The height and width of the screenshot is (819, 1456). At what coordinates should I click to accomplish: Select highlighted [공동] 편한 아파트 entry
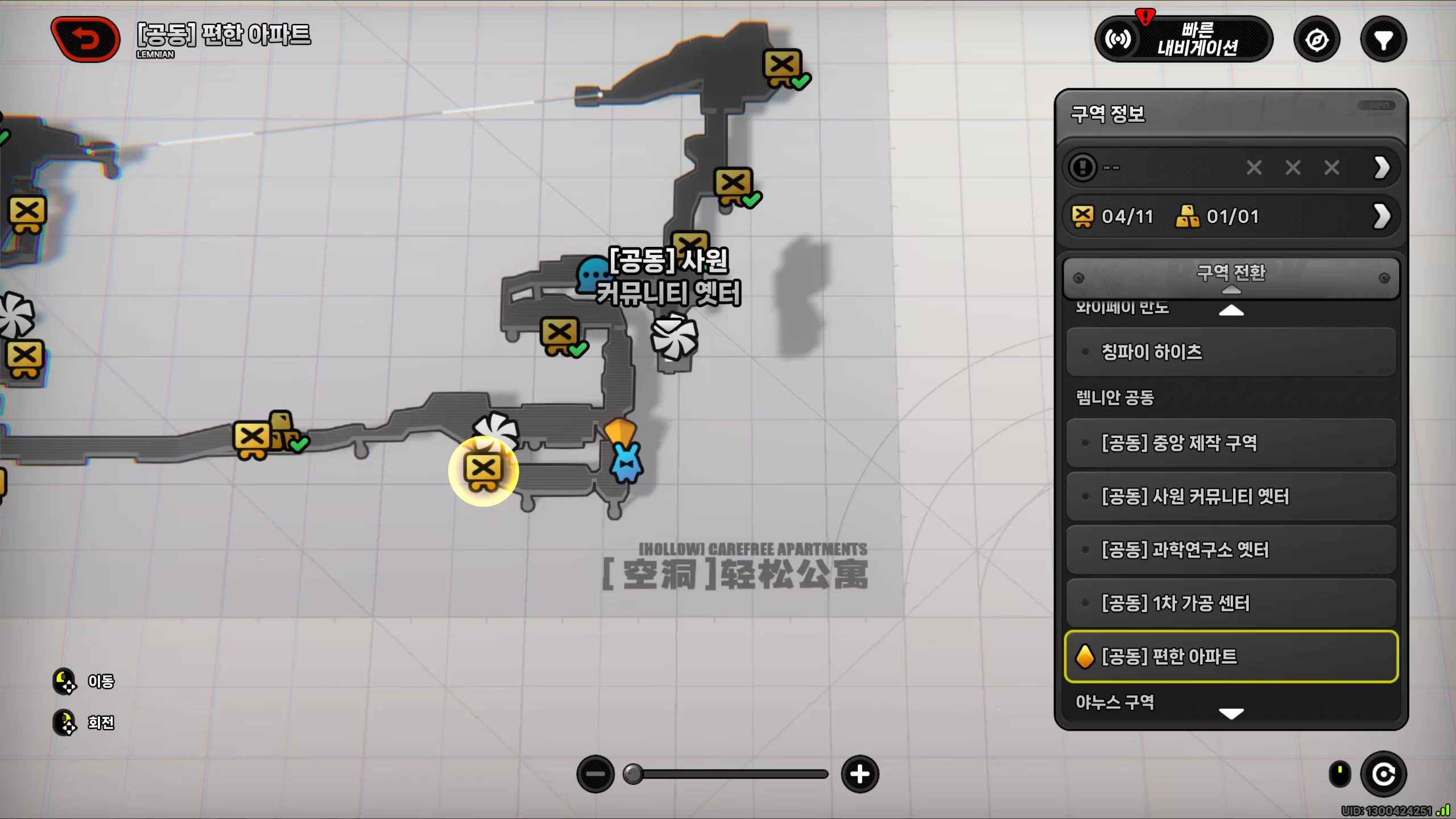1231,656
